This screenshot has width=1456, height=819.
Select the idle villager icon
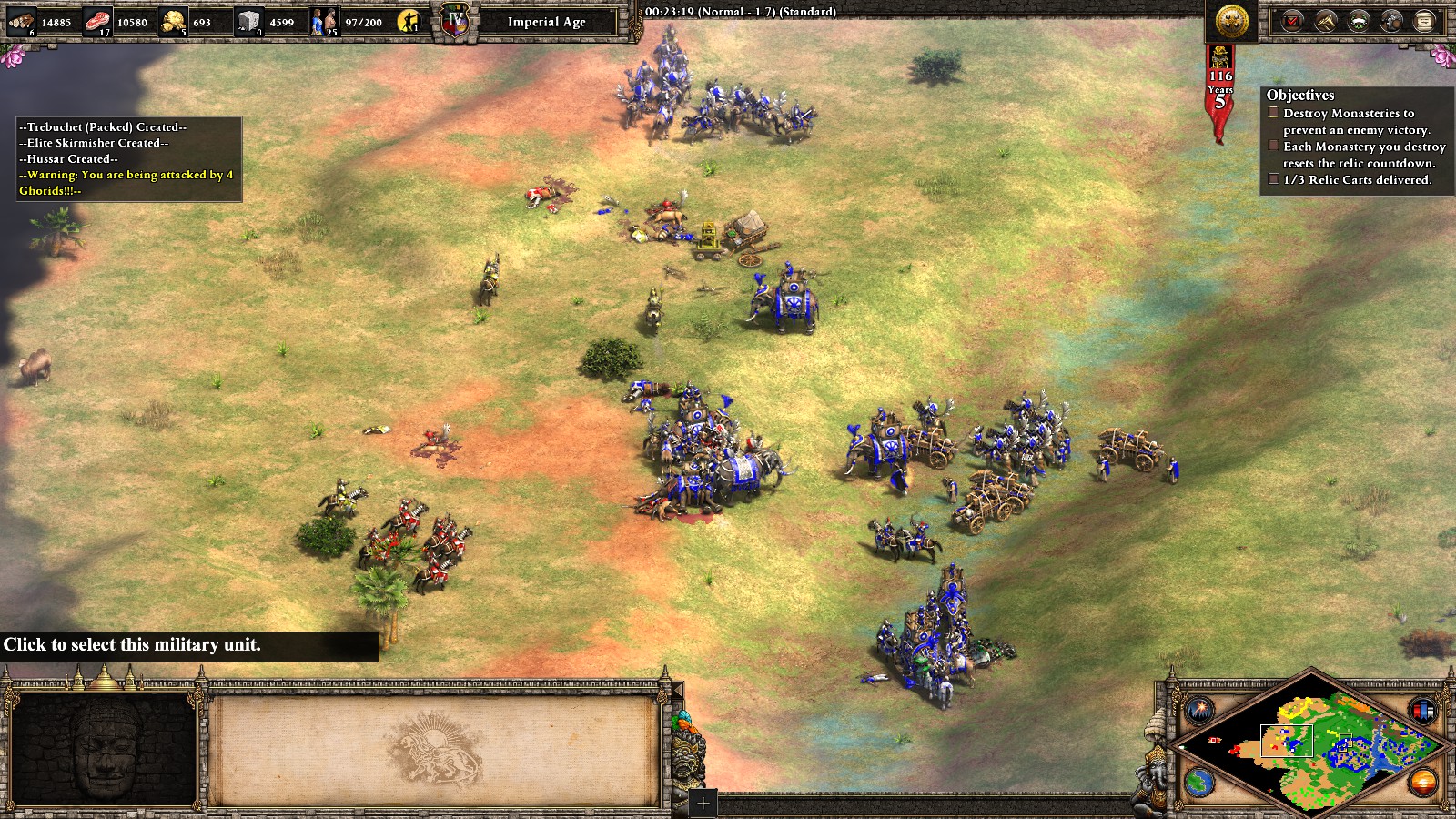411,21
